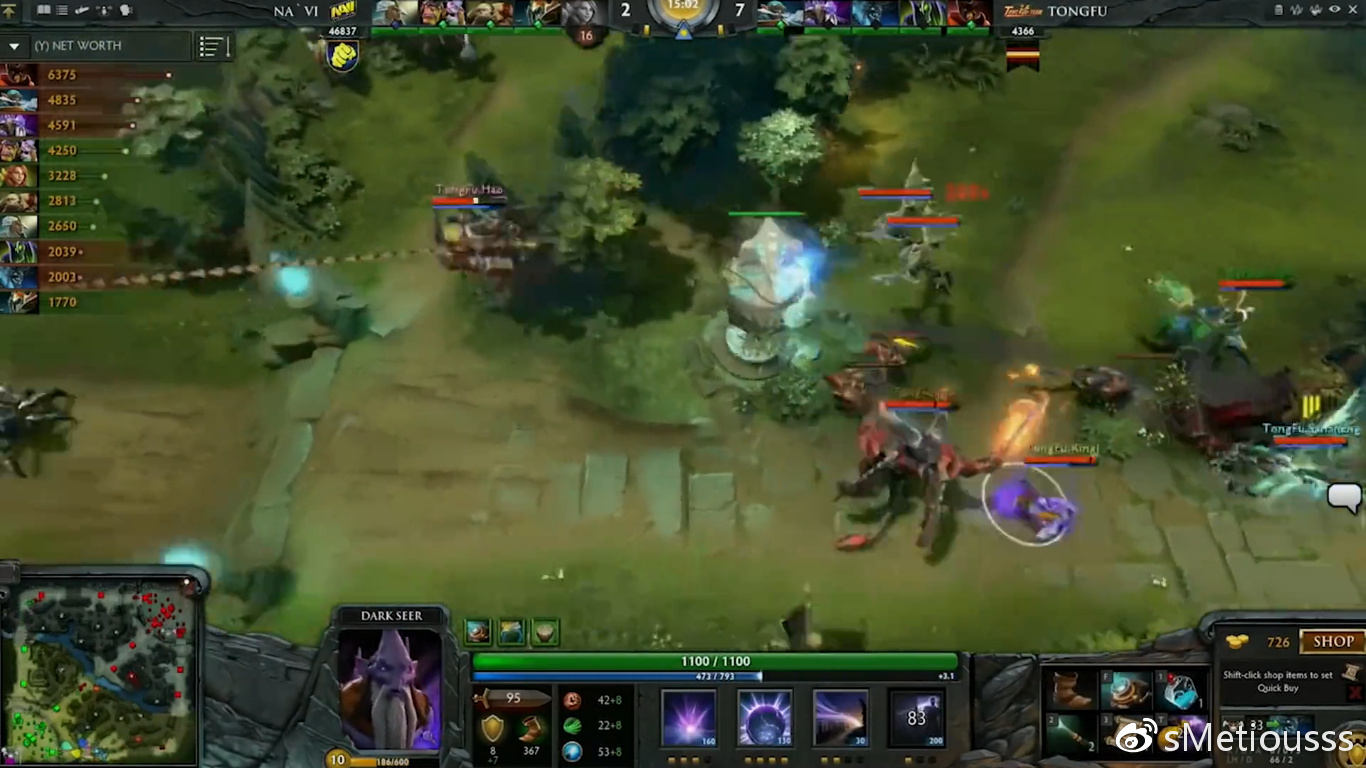
Task: Toggle the list layout button beside Net Worth
Action: 215,47
